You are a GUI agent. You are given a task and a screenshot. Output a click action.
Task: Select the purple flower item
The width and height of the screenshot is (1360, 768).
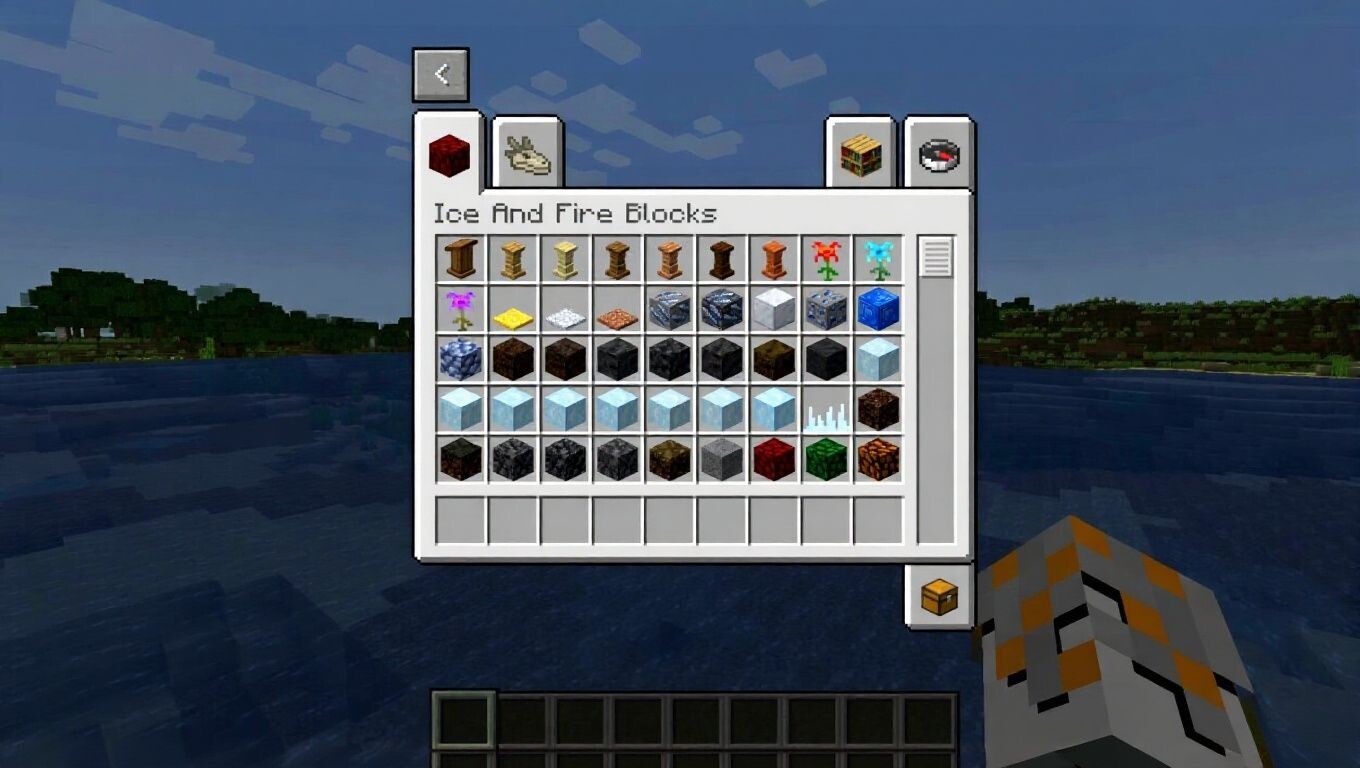click(461, 310)
